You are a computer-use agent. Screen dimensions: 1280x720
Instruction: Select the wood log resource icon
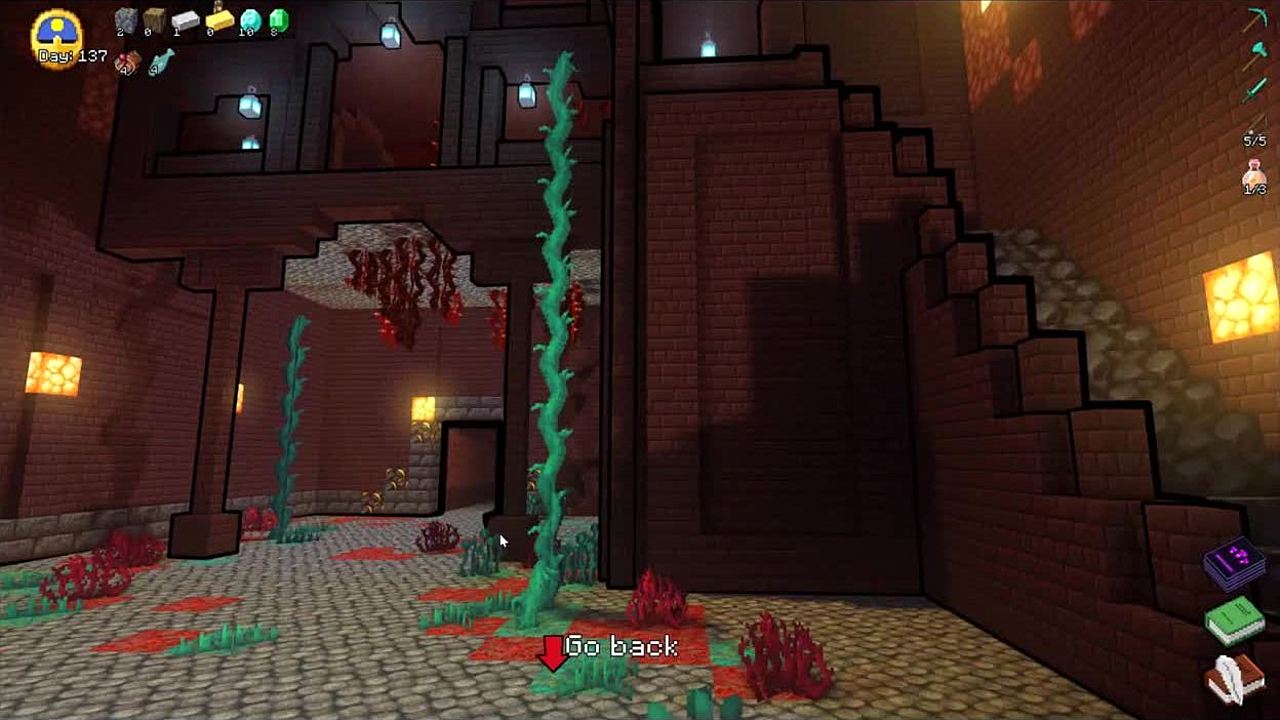pos(154,20)
